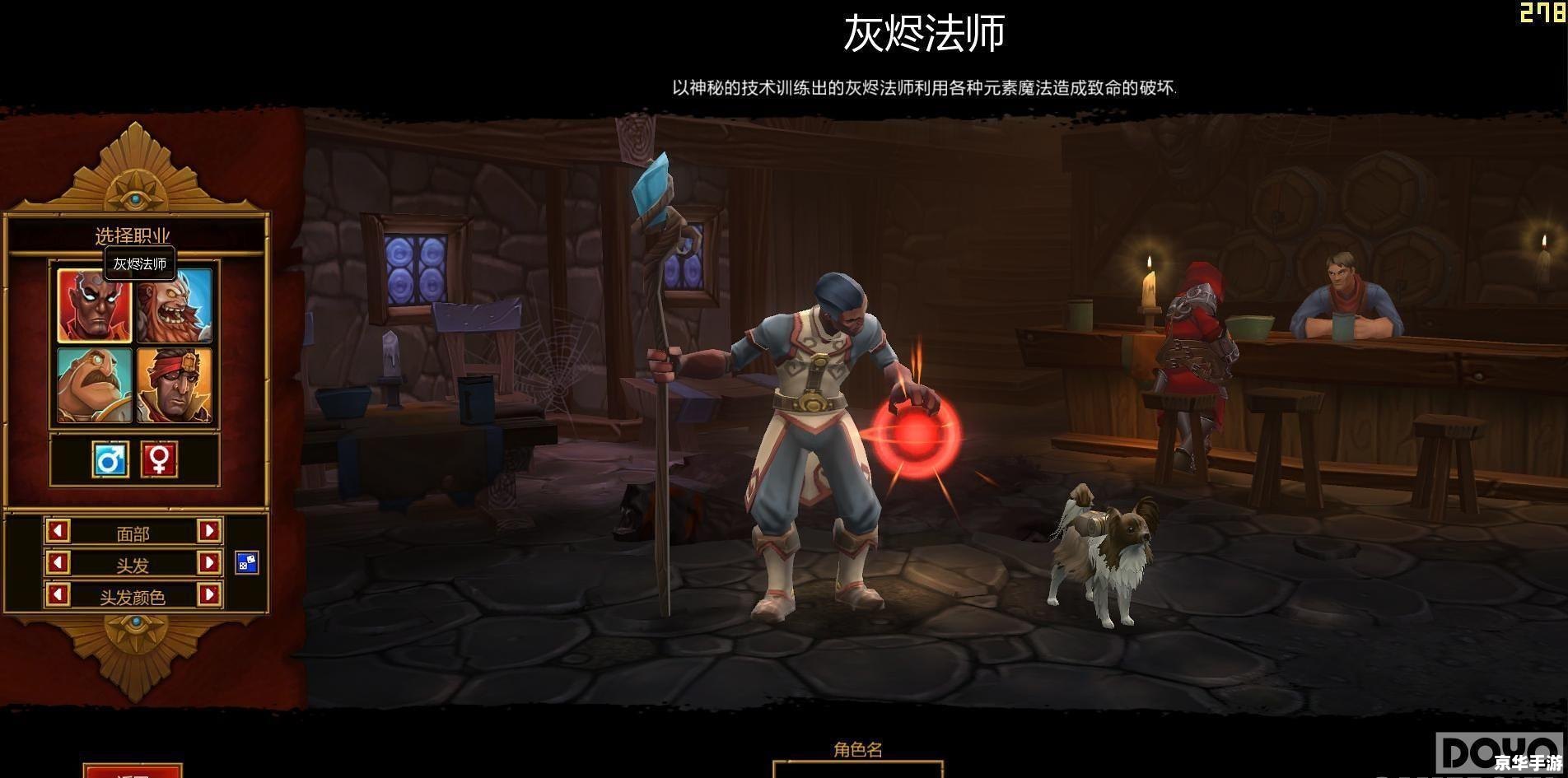Select the previous hair color (头发颜色)
Image resolution: width=1568 pixels, height=778 pixels.
[58, 594]
